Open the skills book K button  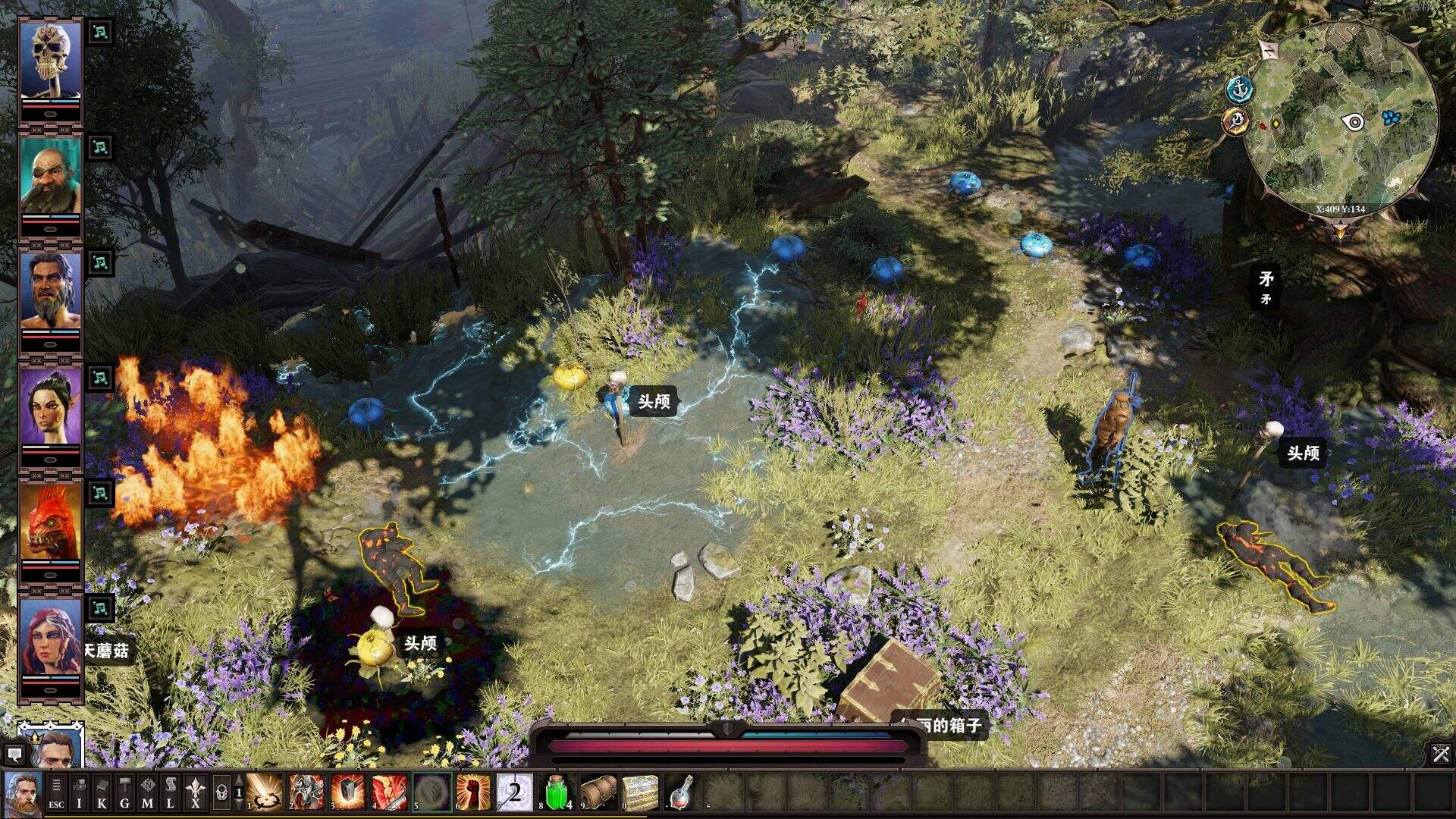[102, 792]
